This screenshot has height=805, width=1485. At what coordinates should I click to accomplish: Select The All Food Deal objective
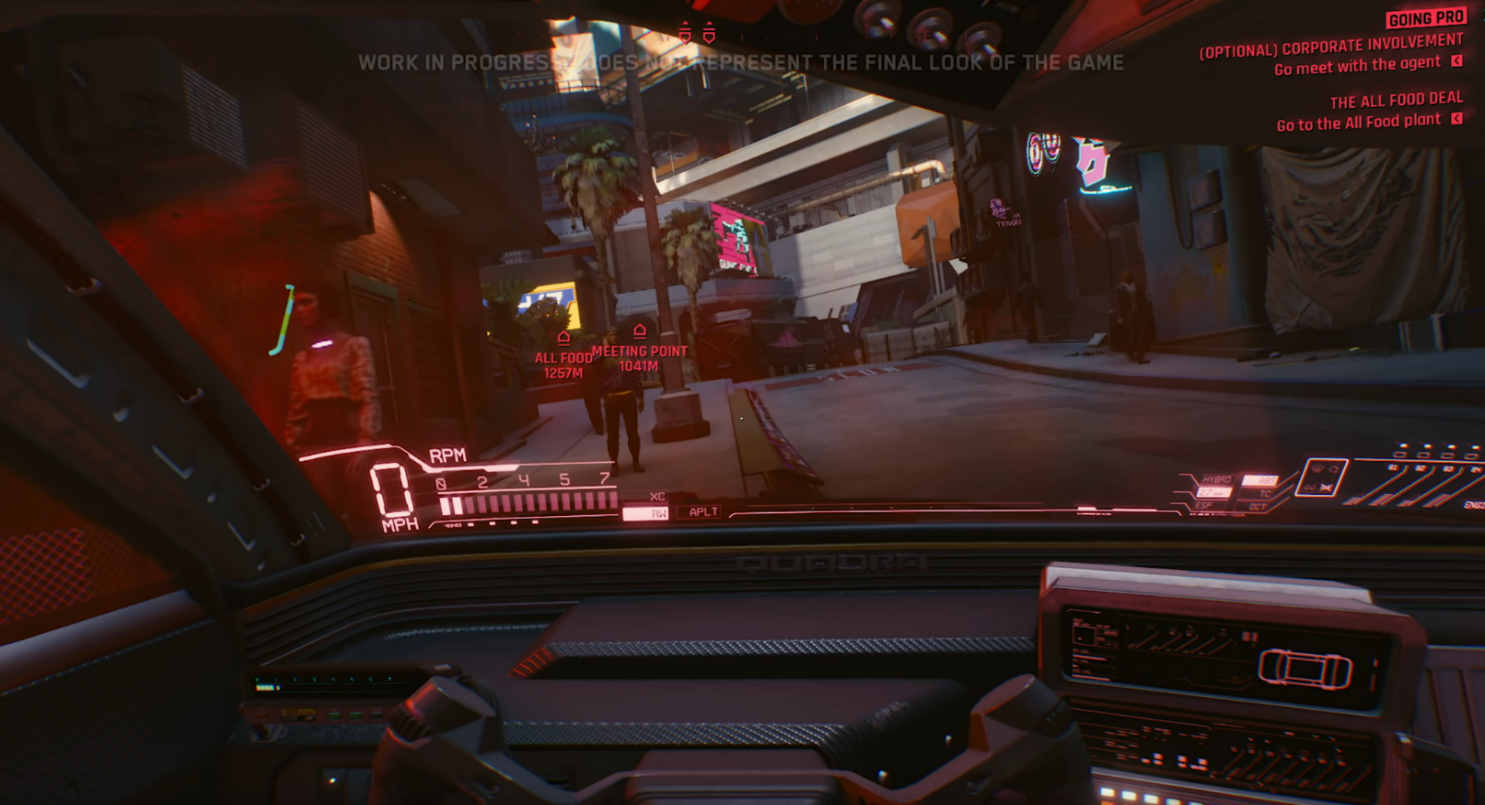(x=1396, y=100)
